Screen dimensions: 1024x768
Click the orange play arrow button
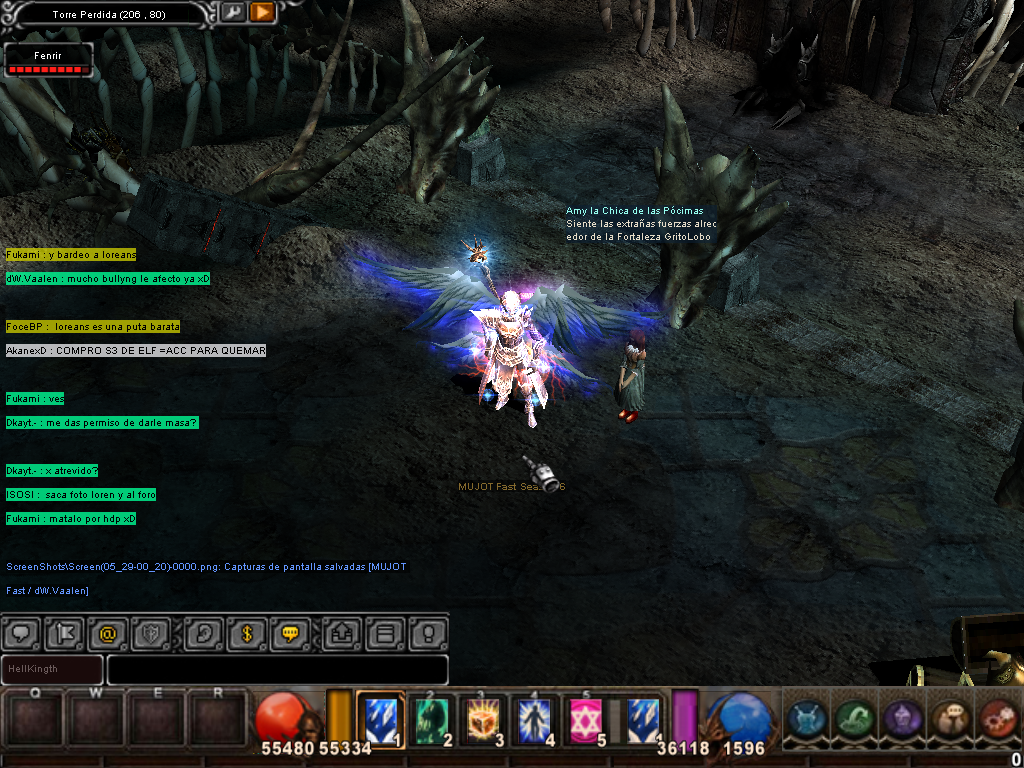point(262,13)
